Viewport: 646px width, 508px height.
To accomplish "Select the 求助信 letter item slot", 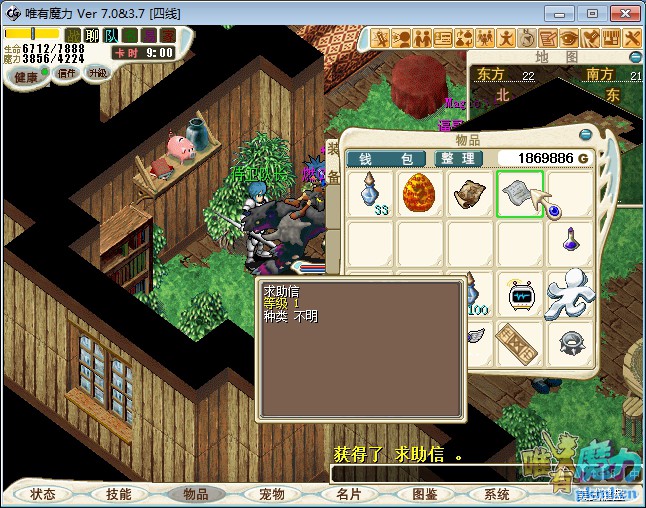I will [519, 193].
